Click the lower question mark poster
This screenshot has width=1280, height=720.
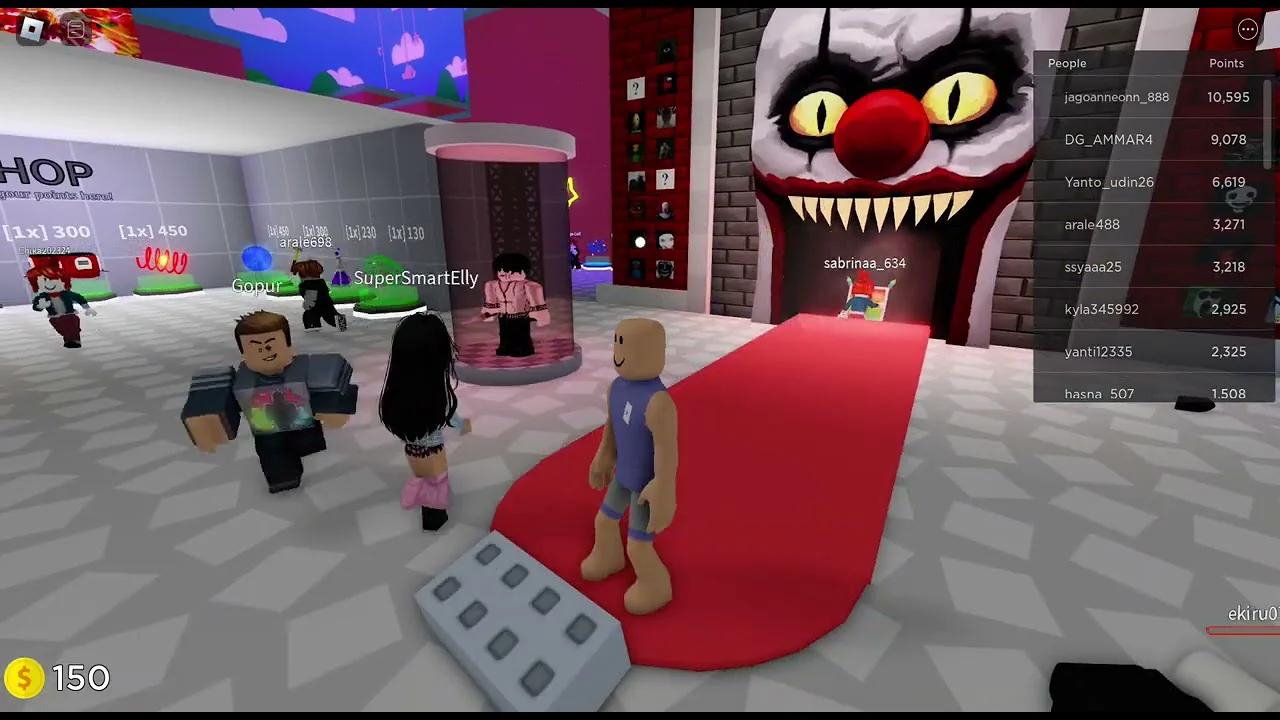tap(665, 179)
